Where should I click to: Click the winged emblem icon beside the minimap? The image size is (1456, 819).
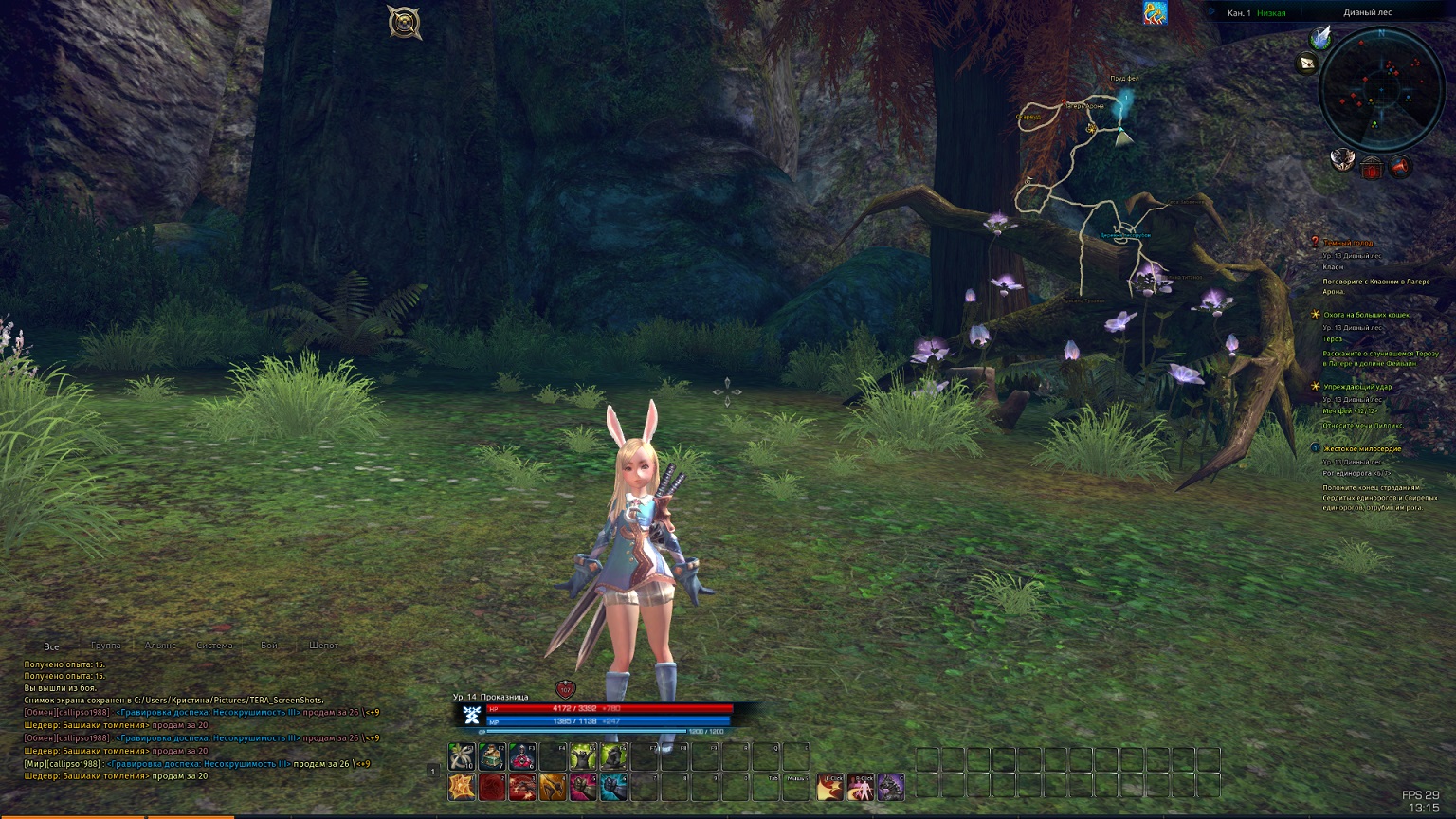(x=1342, y=161)
